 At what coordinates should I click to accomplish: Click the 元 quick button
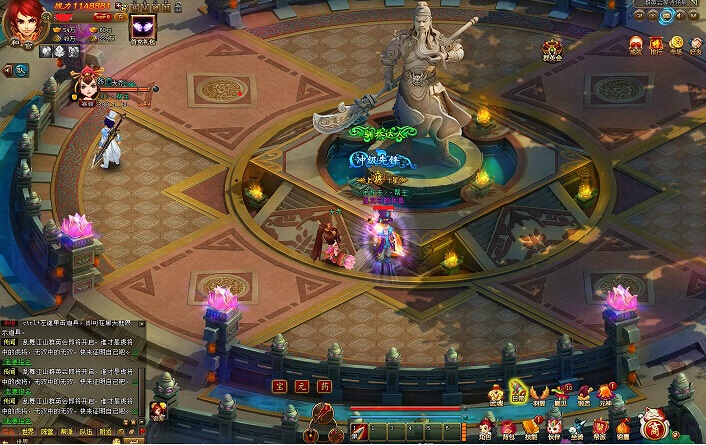301,384
